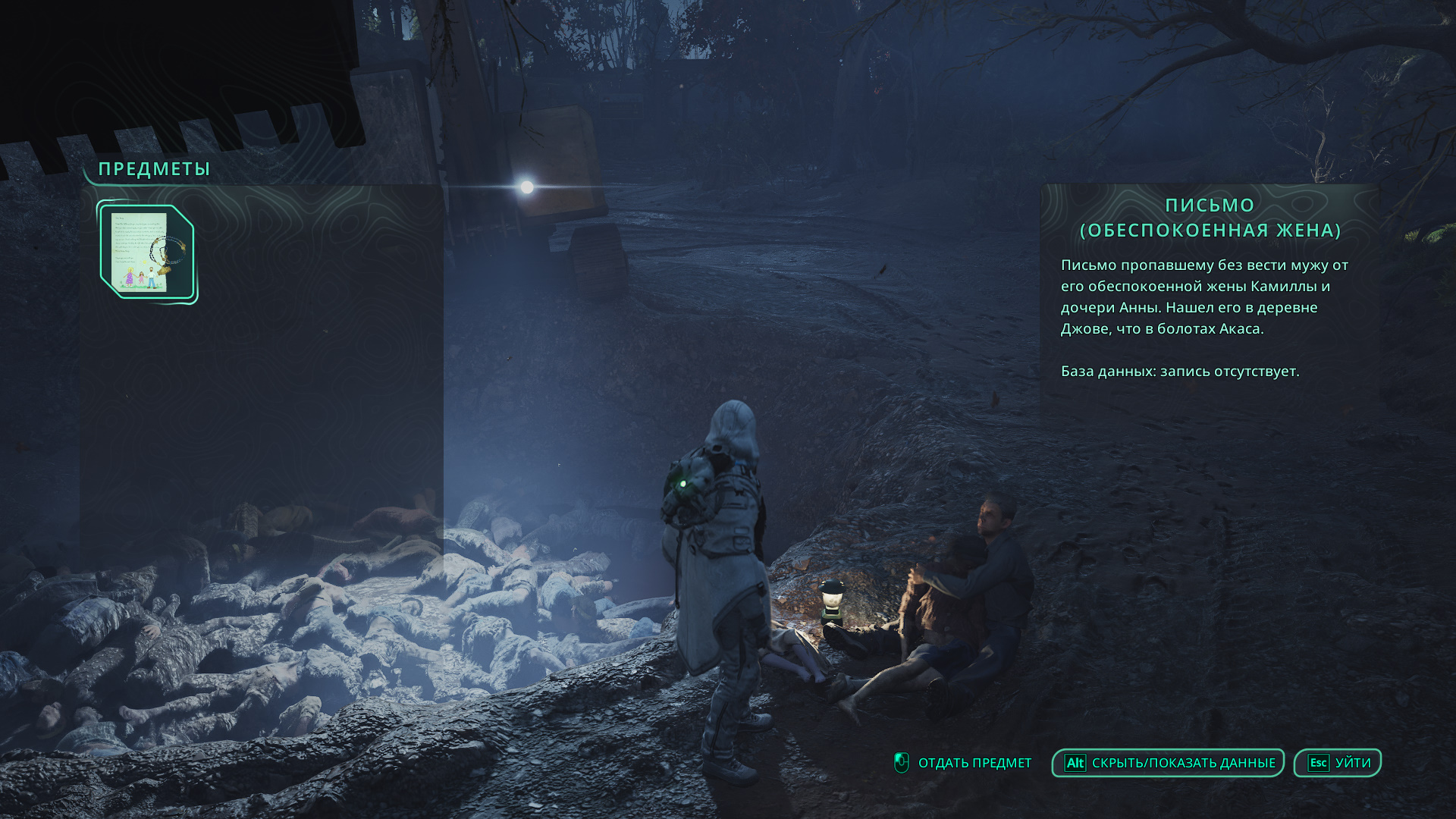This screenshot has width=1456, height=819.
Task: Choose the Отдать предмет action
Action: click(963, 763)
